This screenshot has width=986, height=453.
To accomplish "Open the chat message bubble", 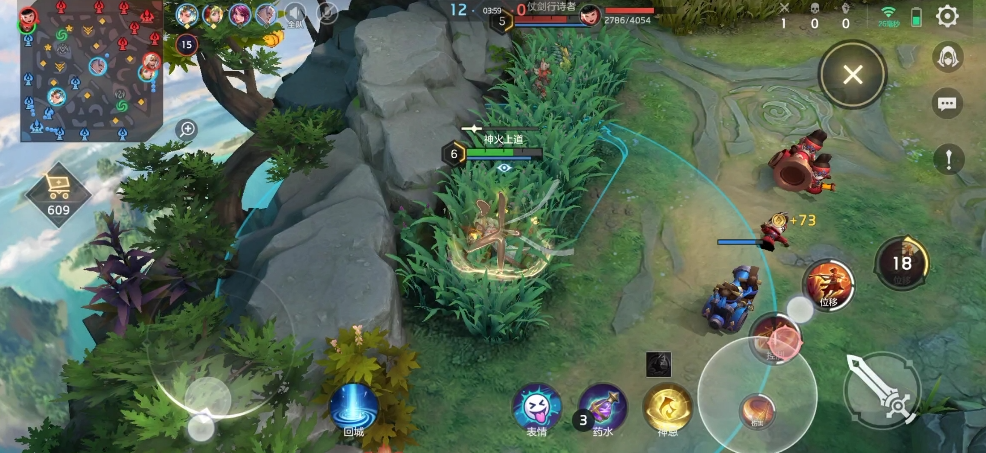I will tap(947, 103).
